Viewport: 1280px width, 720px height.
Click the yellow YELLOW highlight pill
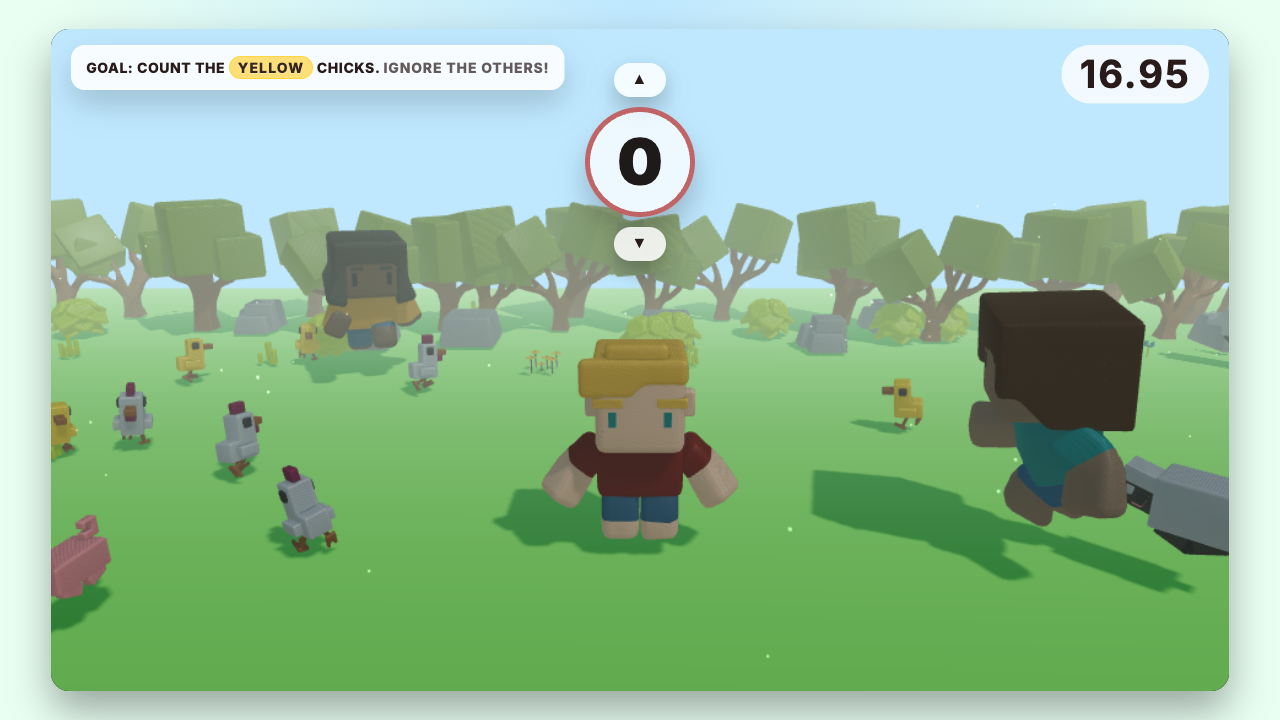(x=270, y=67)
